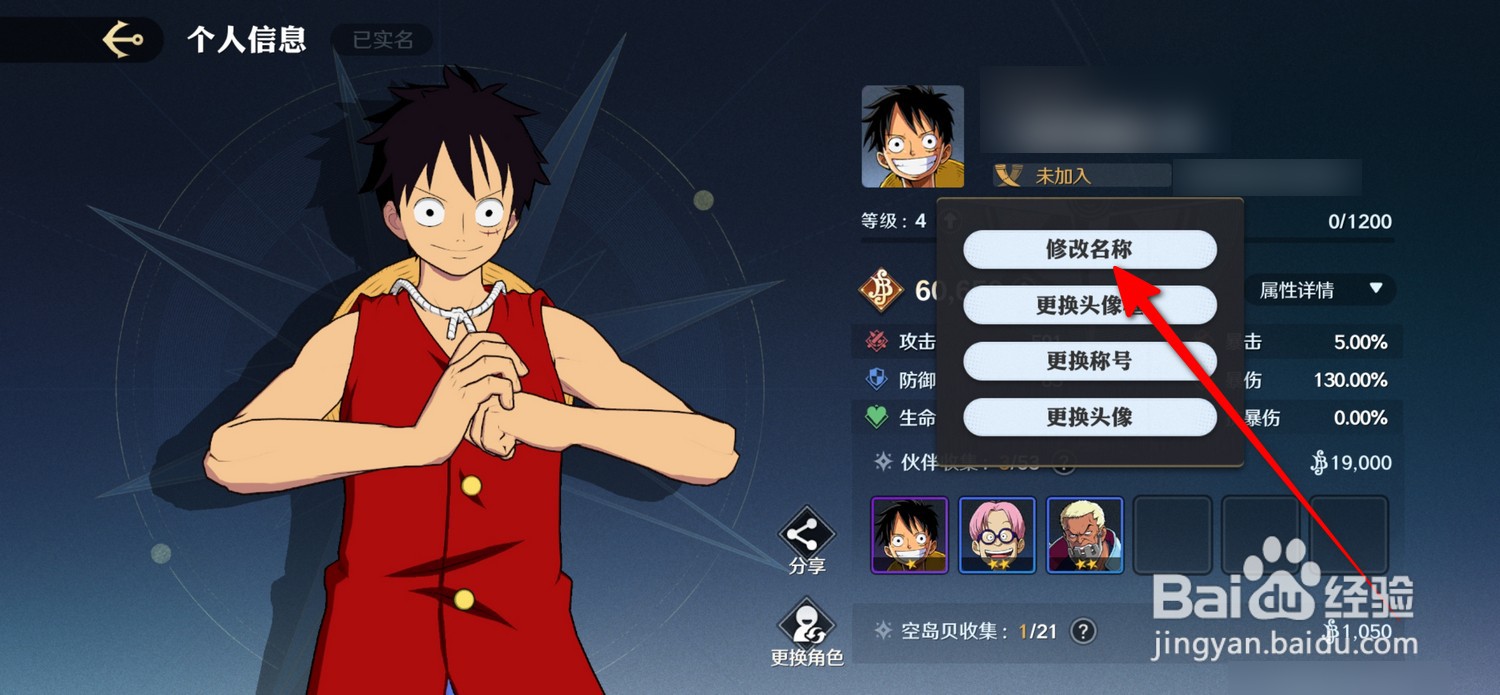
Task: Tap the 分享 share icon
Action: click(x=807, y=541)
